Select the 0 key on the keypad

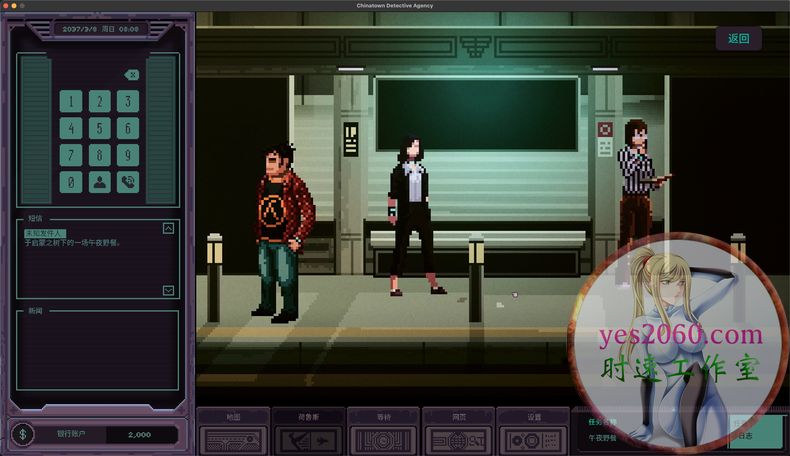[71, 182]
